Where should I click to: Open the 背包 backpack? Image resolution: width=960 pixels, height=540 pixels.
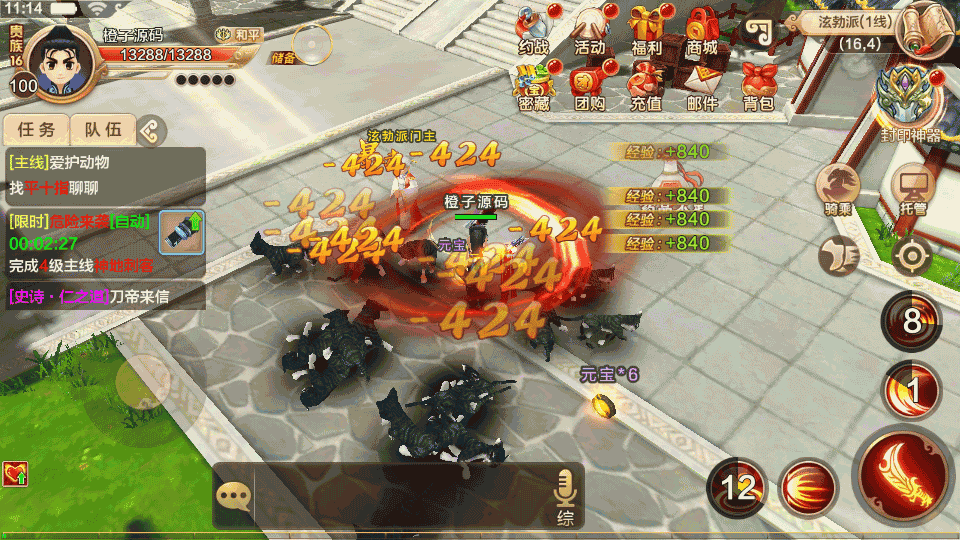pos(759,85)
